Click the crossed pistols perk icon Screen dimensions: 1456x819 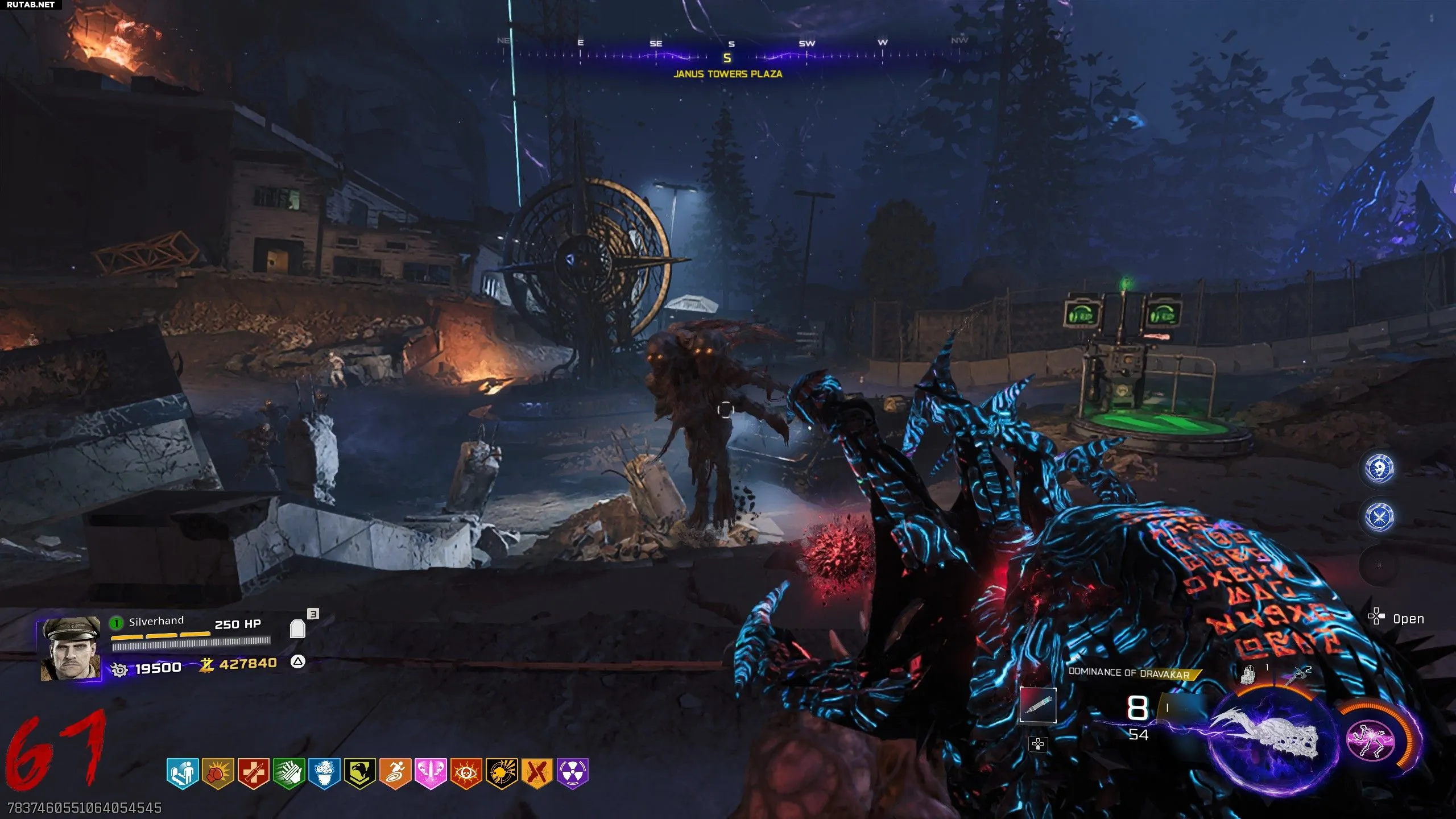coord(537,773)
